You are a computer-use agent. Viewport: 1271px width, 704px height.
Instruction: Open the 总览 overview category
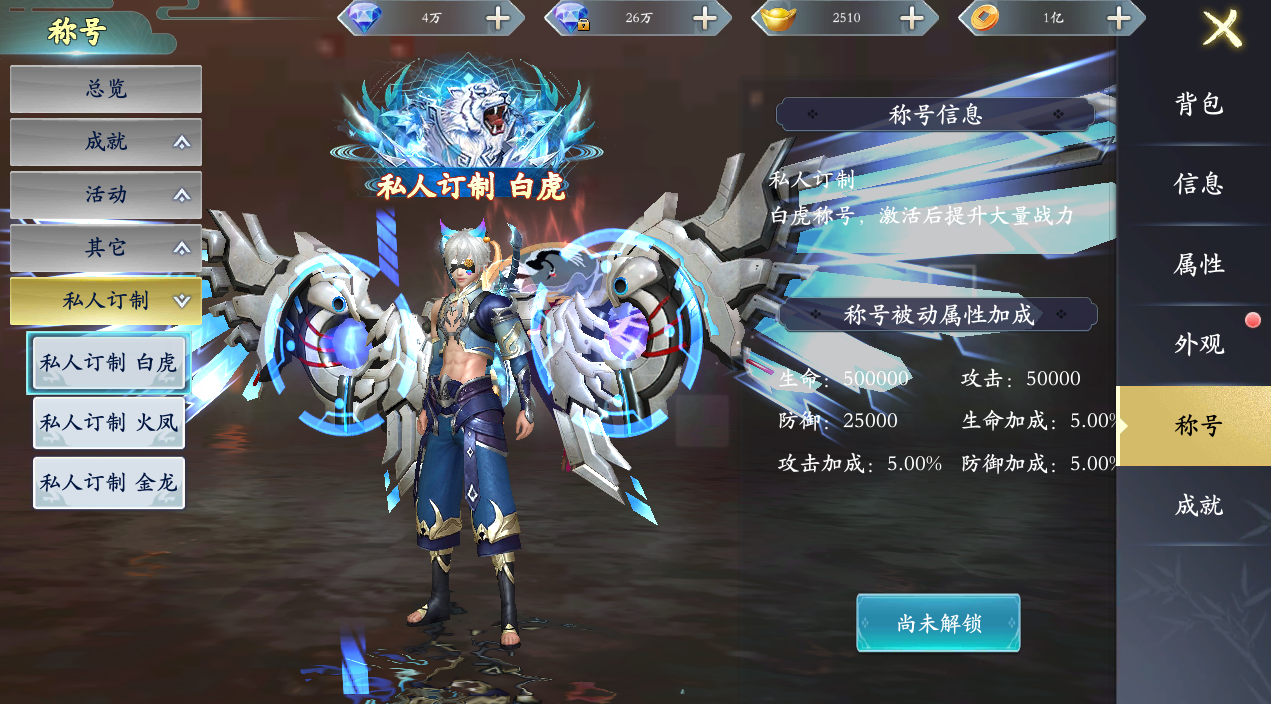(x=106, y=89)
